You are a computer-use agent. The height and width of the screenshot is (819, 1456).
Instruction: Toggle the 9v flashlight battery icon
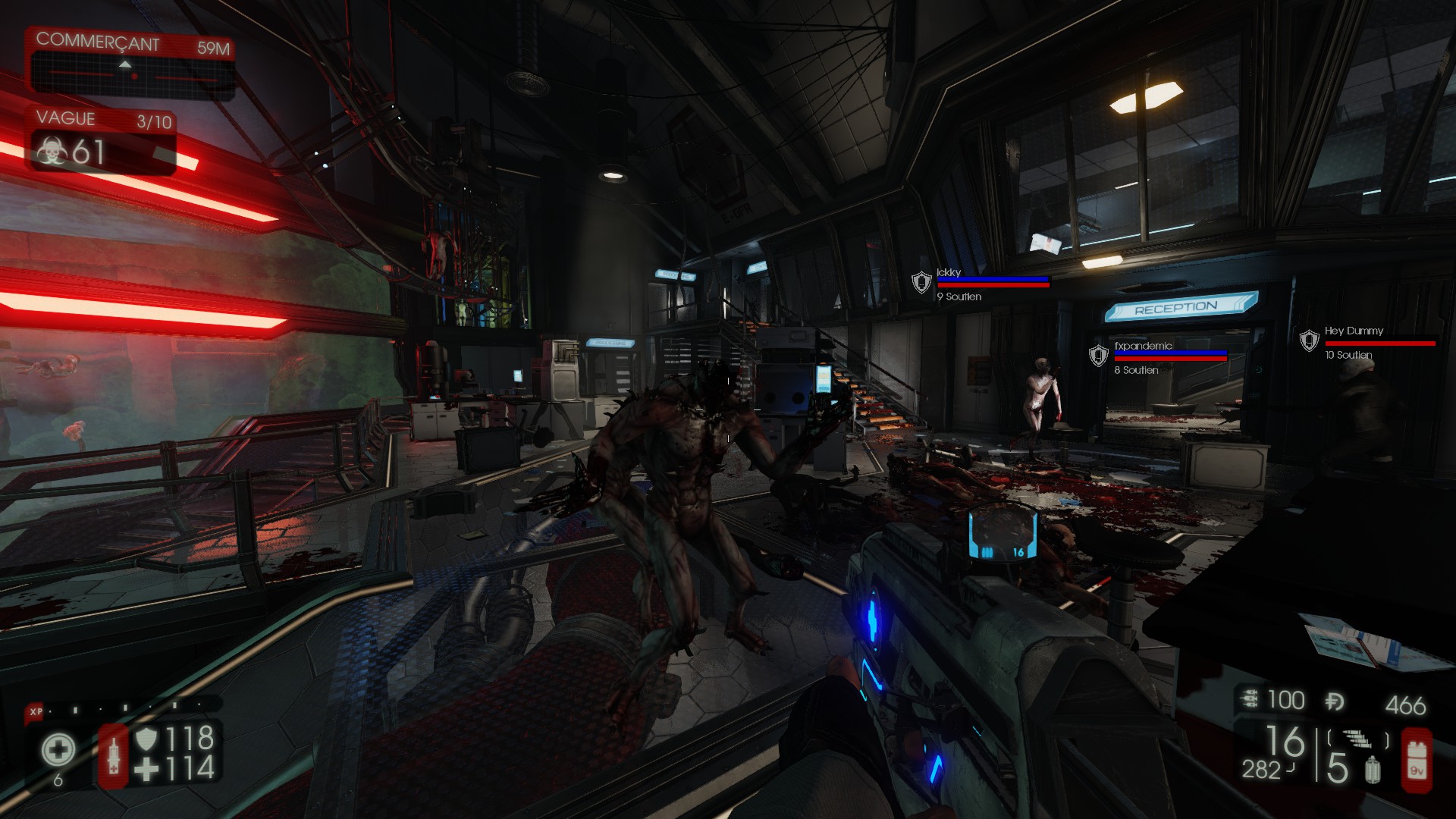coord(1417,760)
